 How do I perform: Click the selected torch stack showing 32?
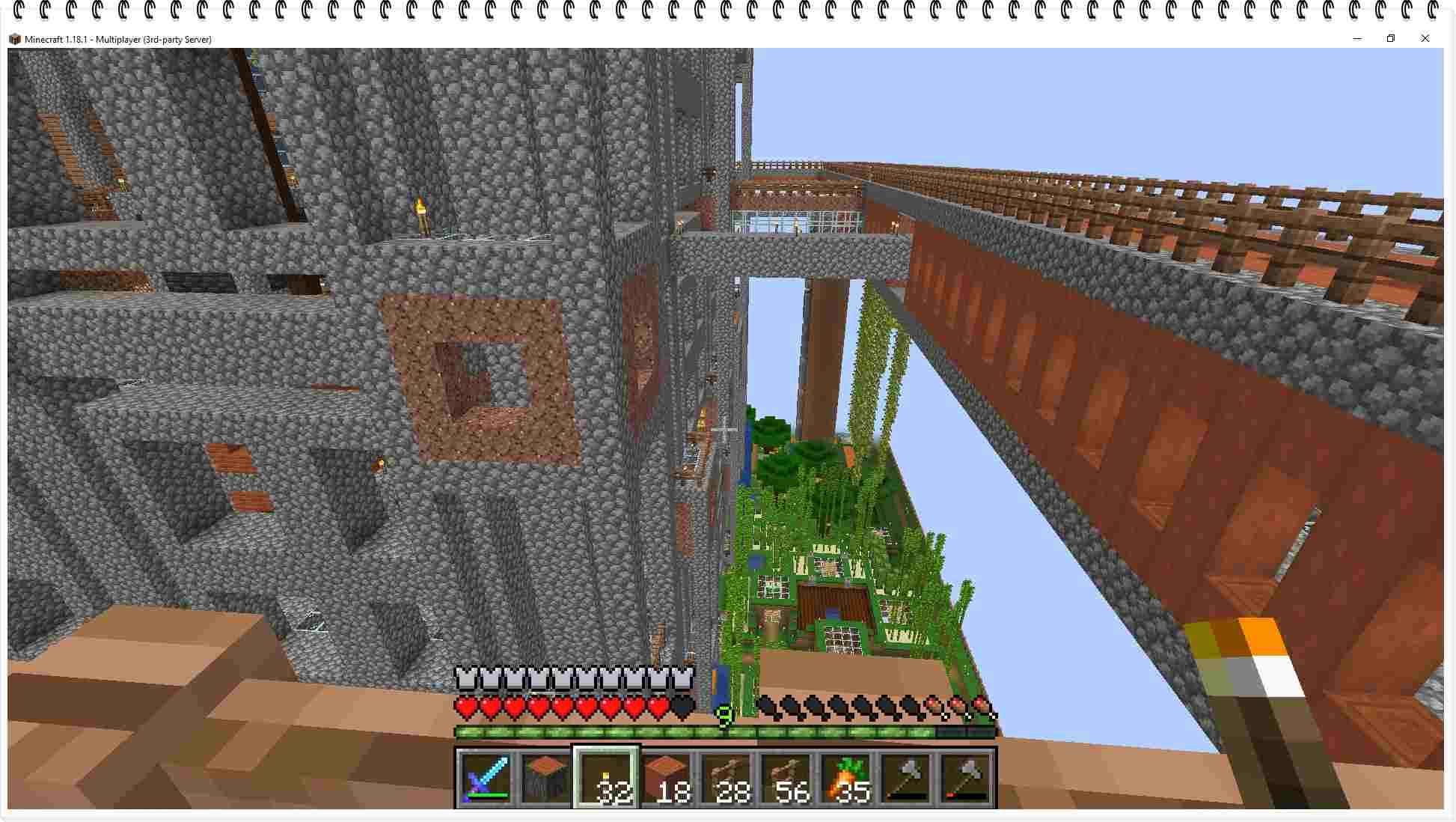[606, 779]
